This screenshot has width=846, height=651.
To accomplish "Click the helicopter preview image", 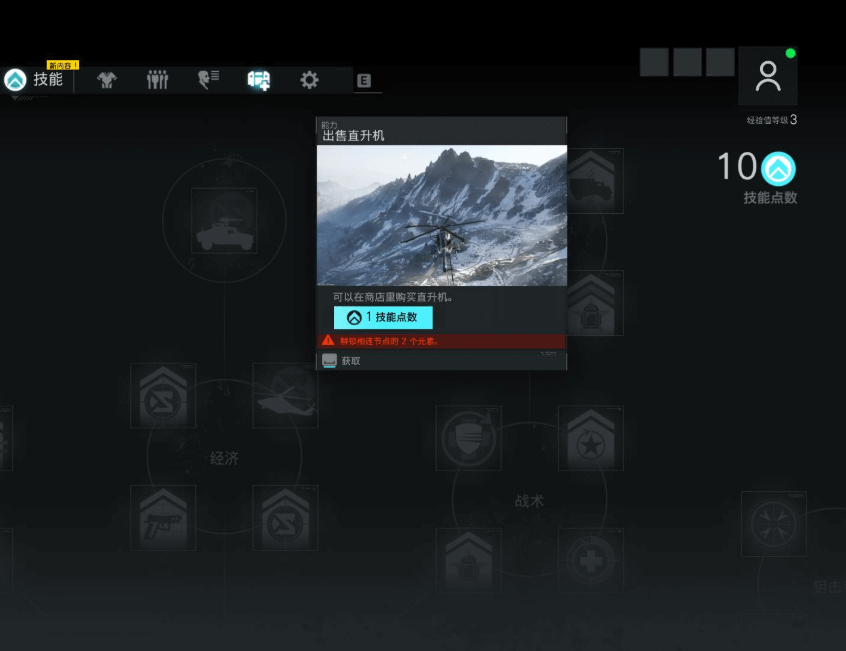I will (x=442, y=215).
